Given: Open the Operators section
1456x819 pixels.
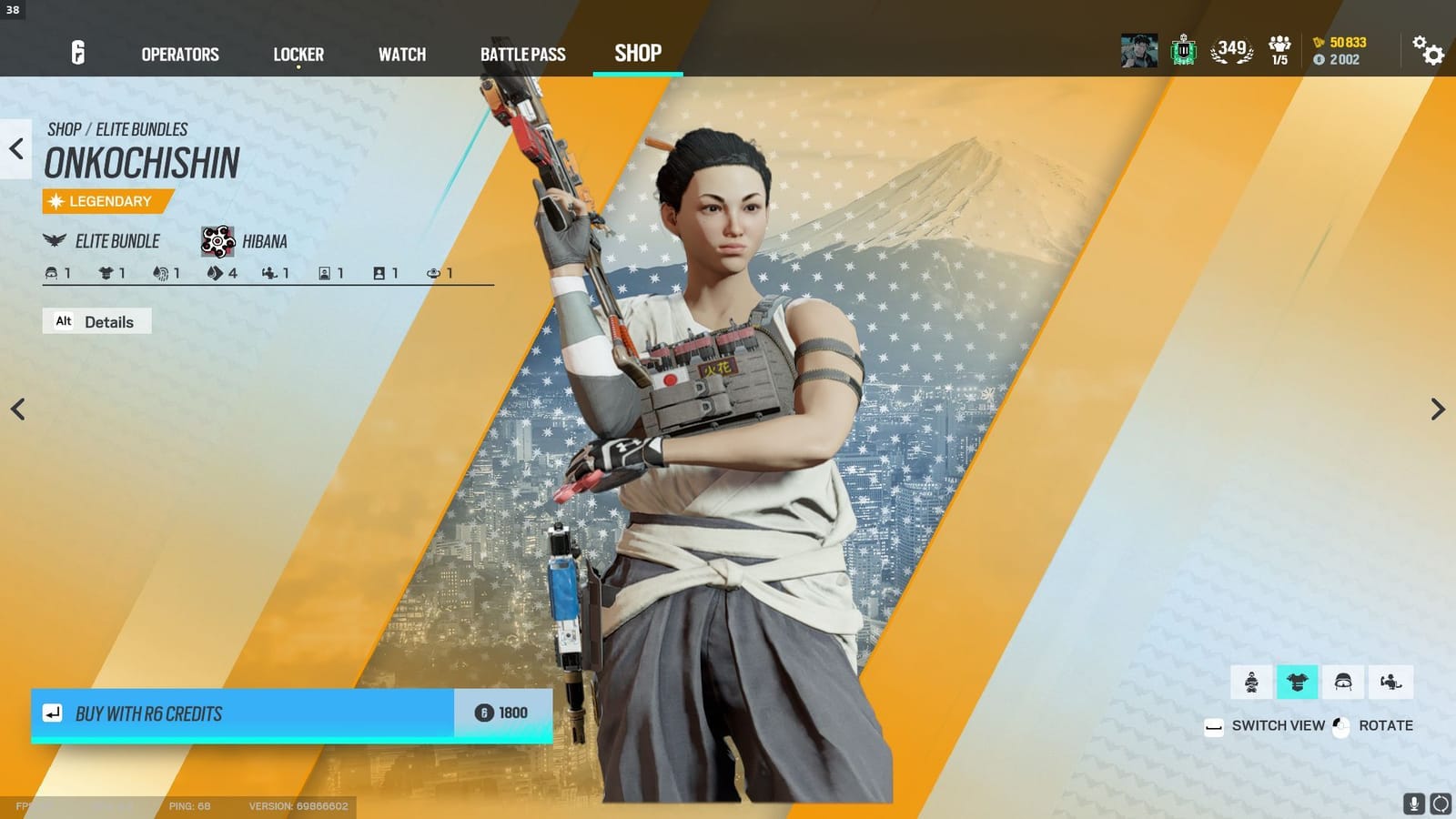Looking at the screenshot, I should 178,54.
